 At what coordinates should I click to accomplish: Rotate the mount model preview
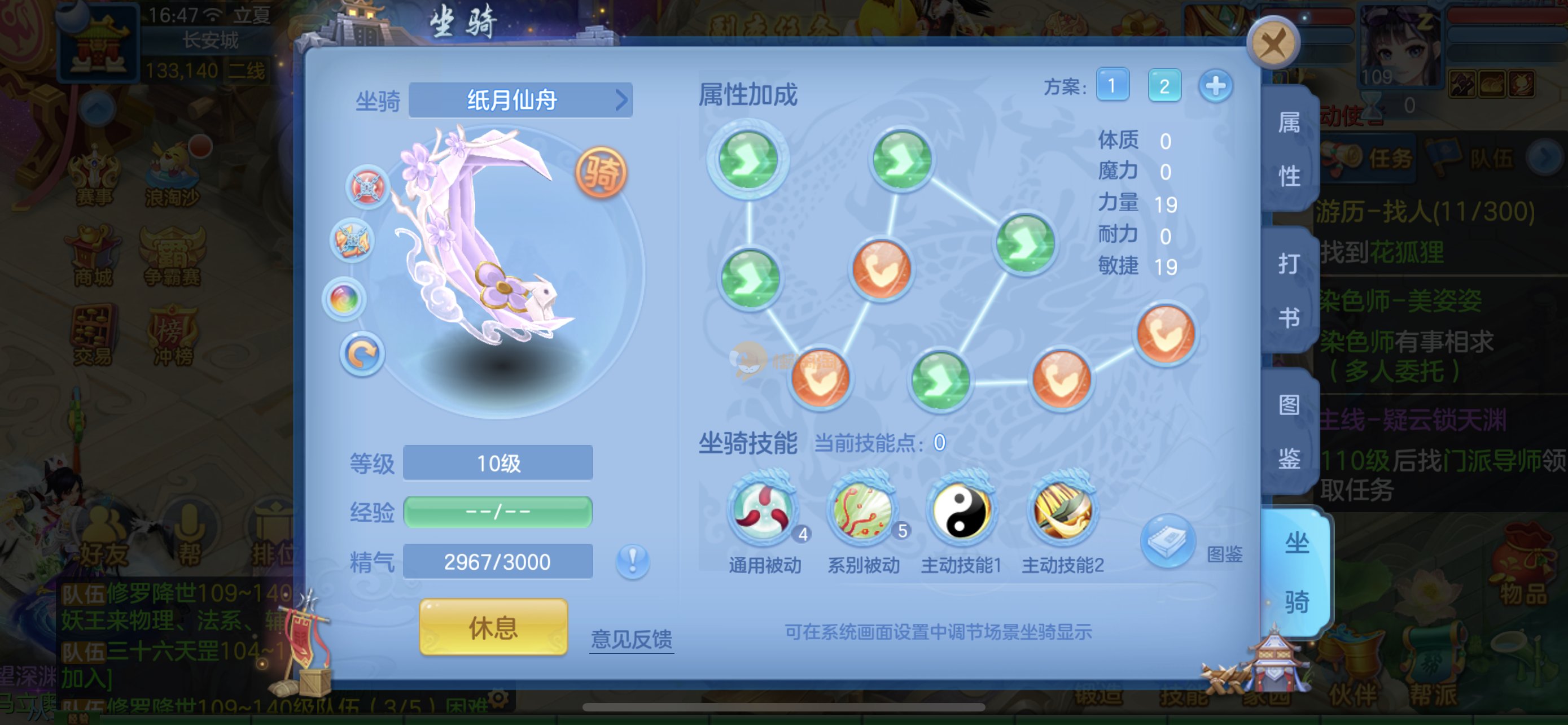(362, 355)
